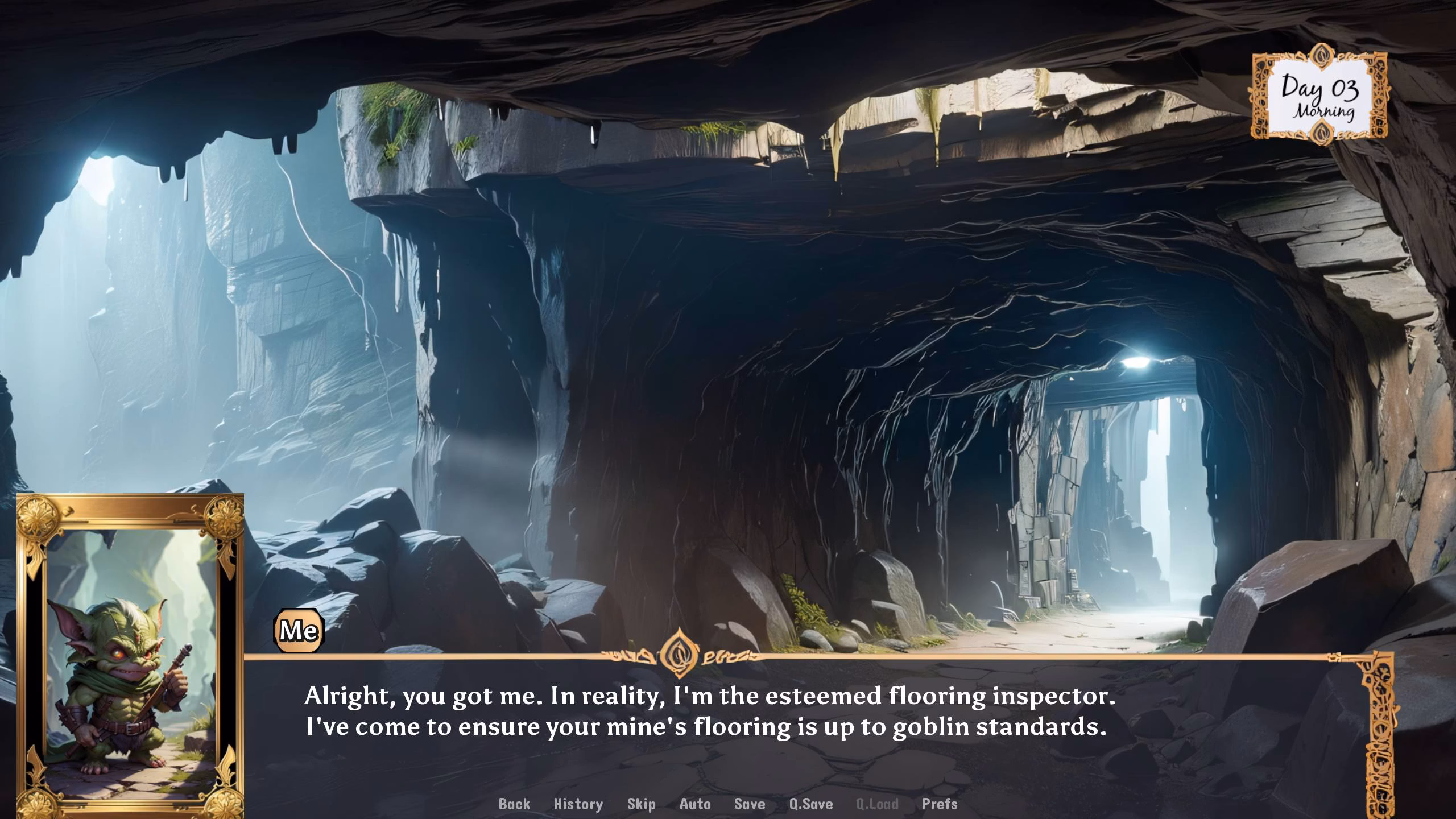Perform a quick save with Q.Save

(811, 804)
